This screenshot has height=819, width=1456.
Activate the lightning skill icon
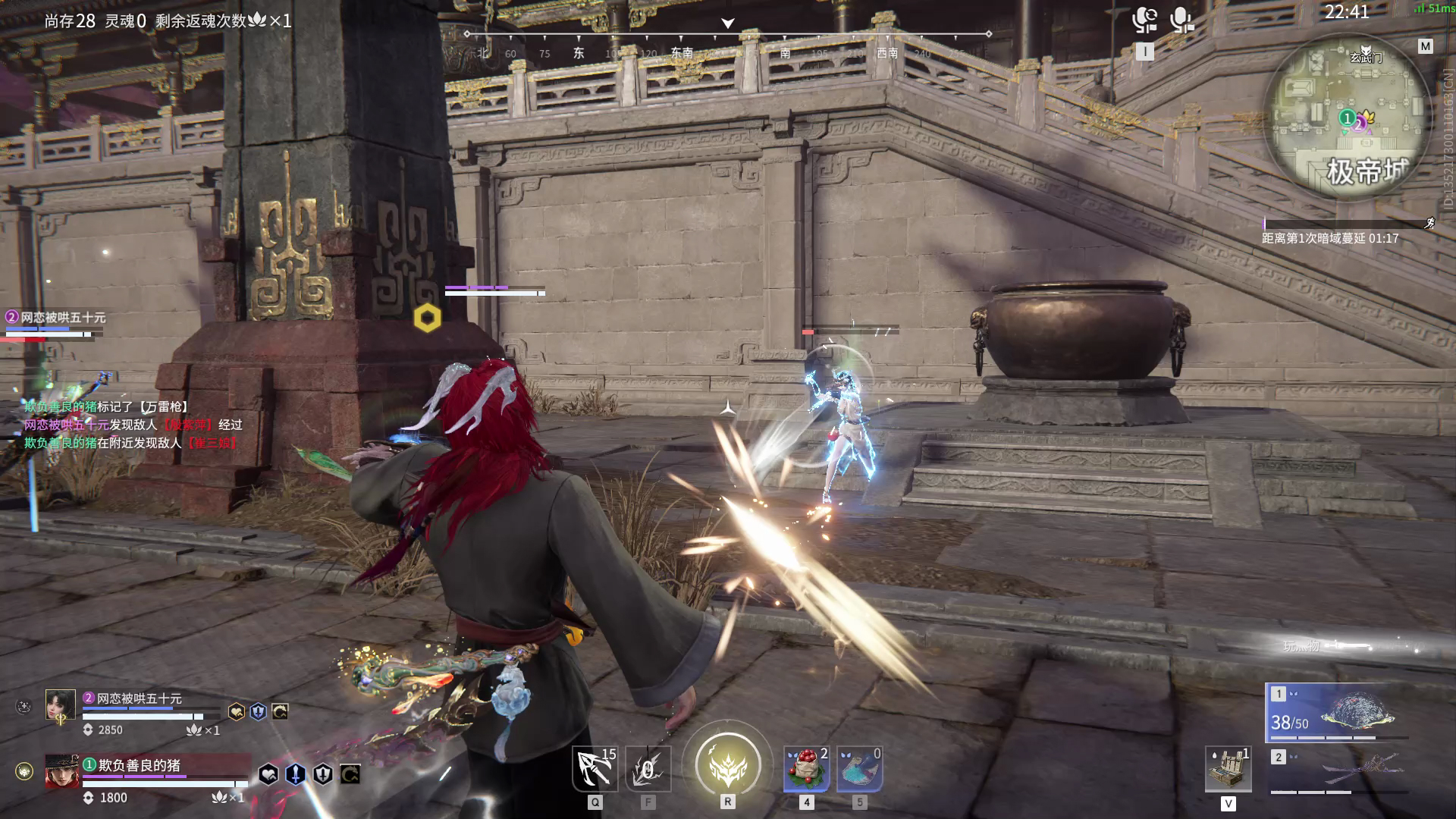tap(648, 769)
